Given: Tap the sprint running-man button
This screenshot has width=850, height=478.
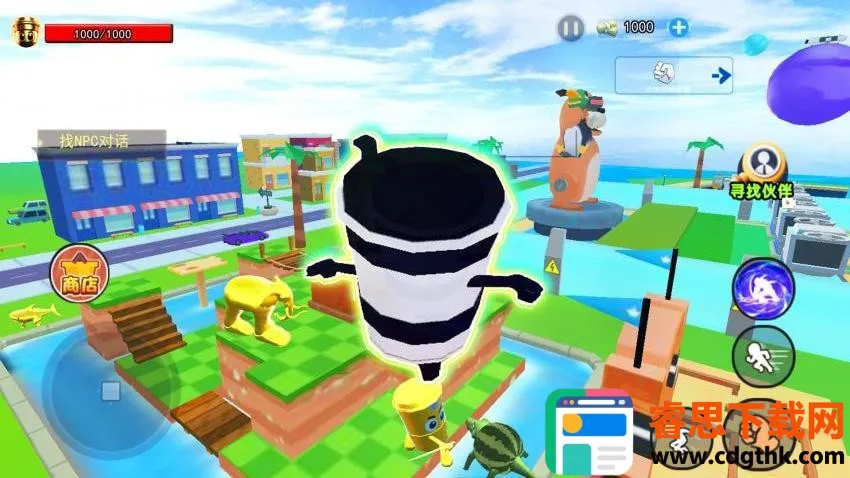Looking at the screenshot, I should [x=763, y=354].
